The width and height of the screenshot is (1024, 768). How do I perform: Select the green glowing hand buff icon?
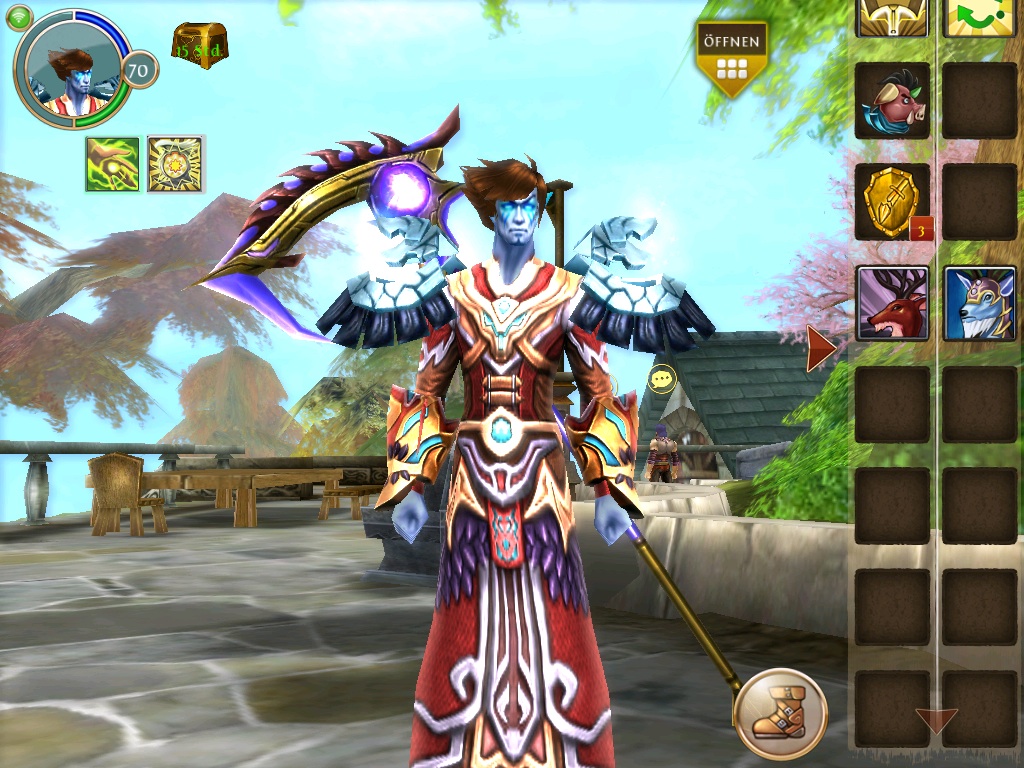click(112, 164)
